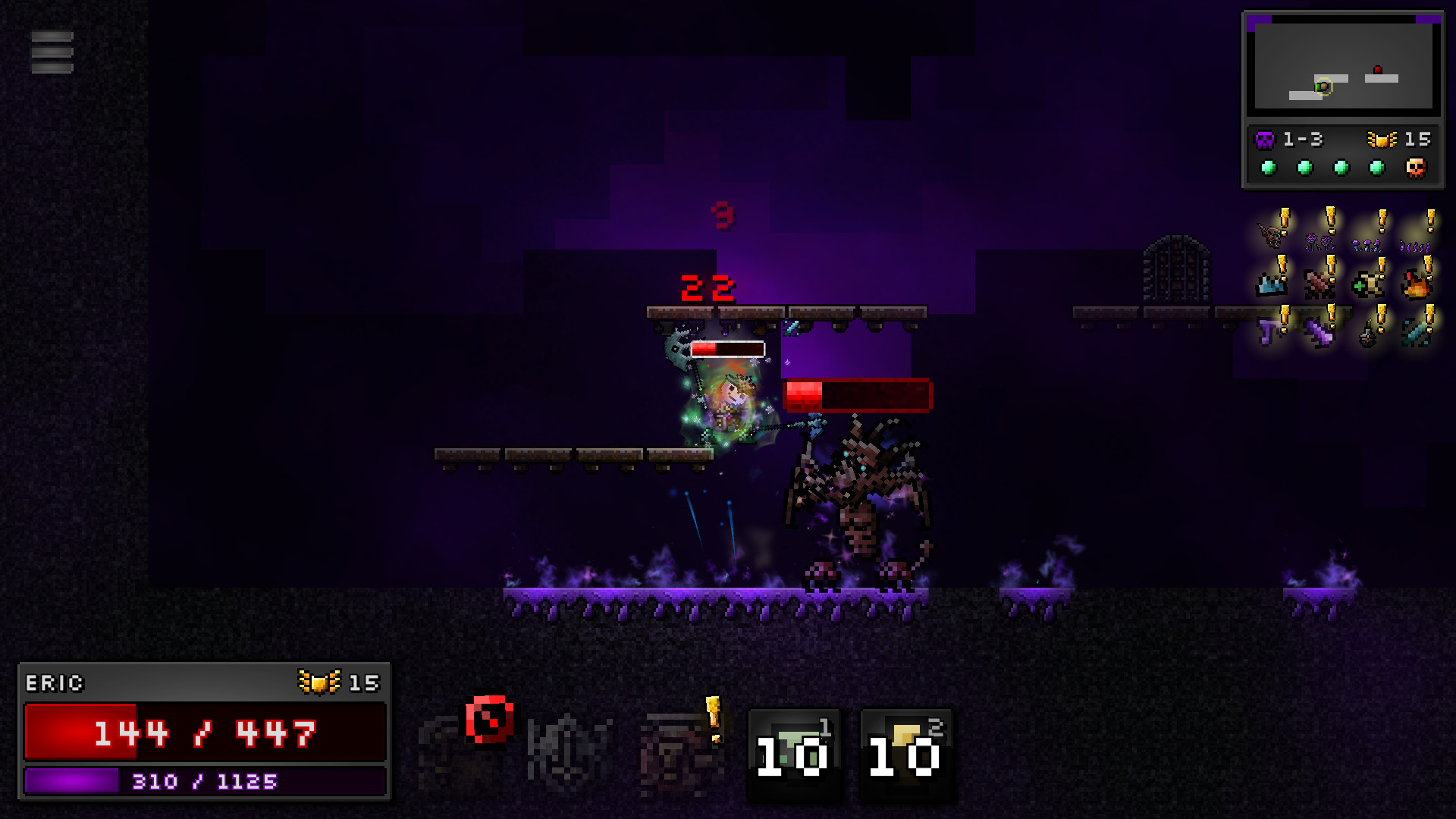The width and height of the screenshot is (1456, 819).
Task: Select the green-cross crafting recipe notification icon
Action: [x=1366, y=285]
